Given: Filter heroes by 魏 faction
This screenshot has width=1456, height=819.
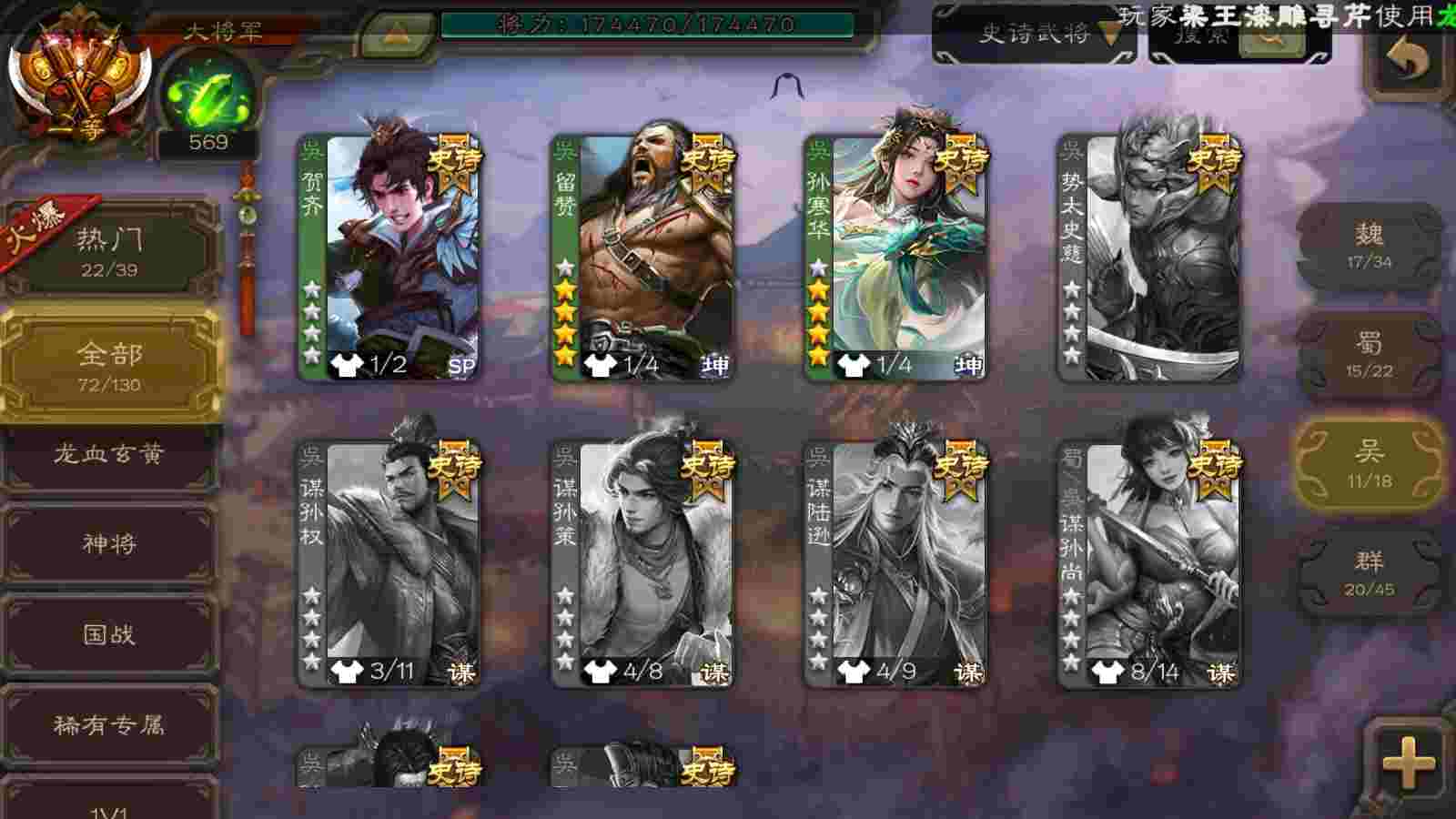Looking at the screenshot, I should (1369, 246).
